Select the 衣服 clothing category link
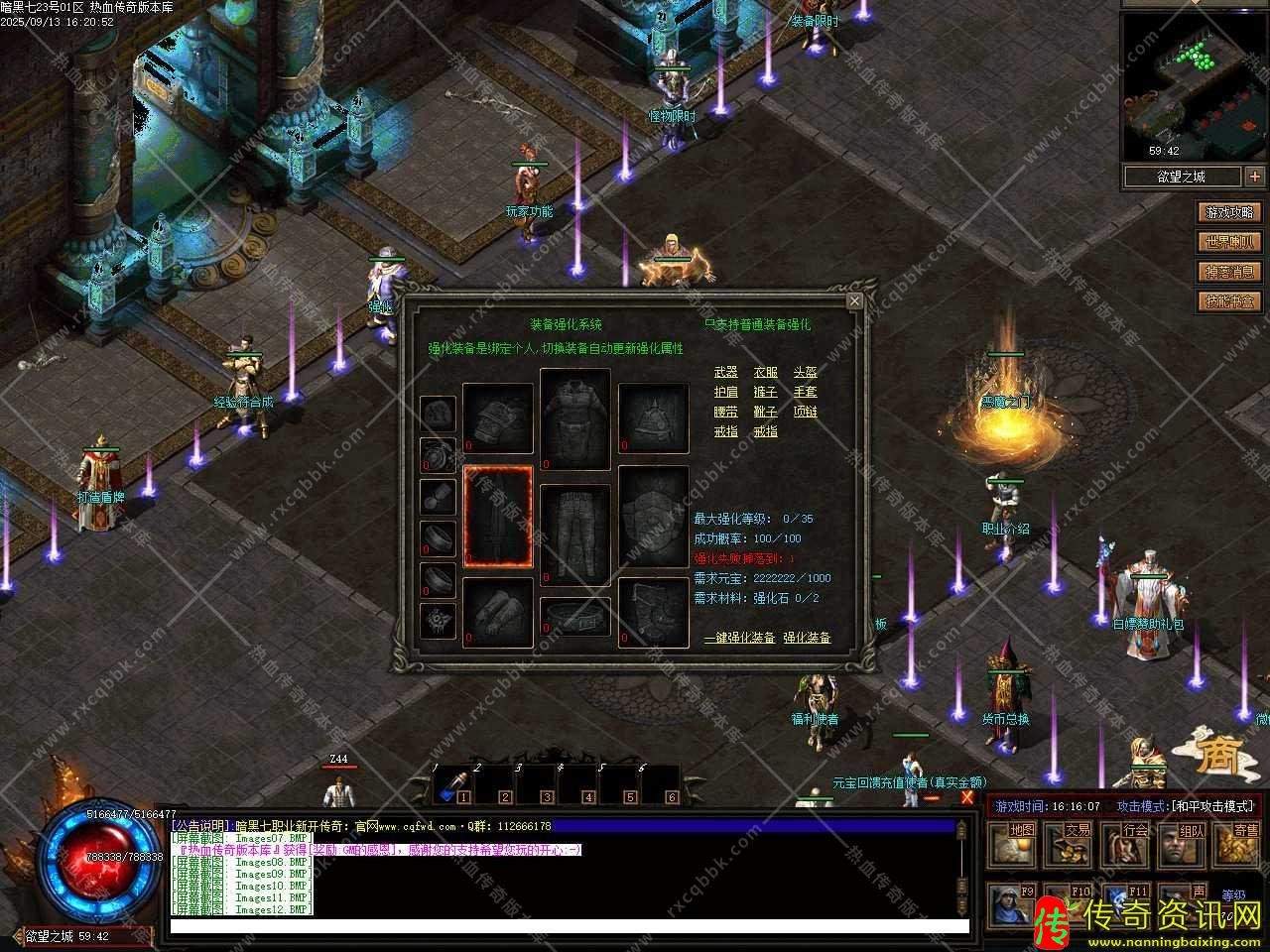The height and width of the screenshot is (952, 1270). pos(766,372)
